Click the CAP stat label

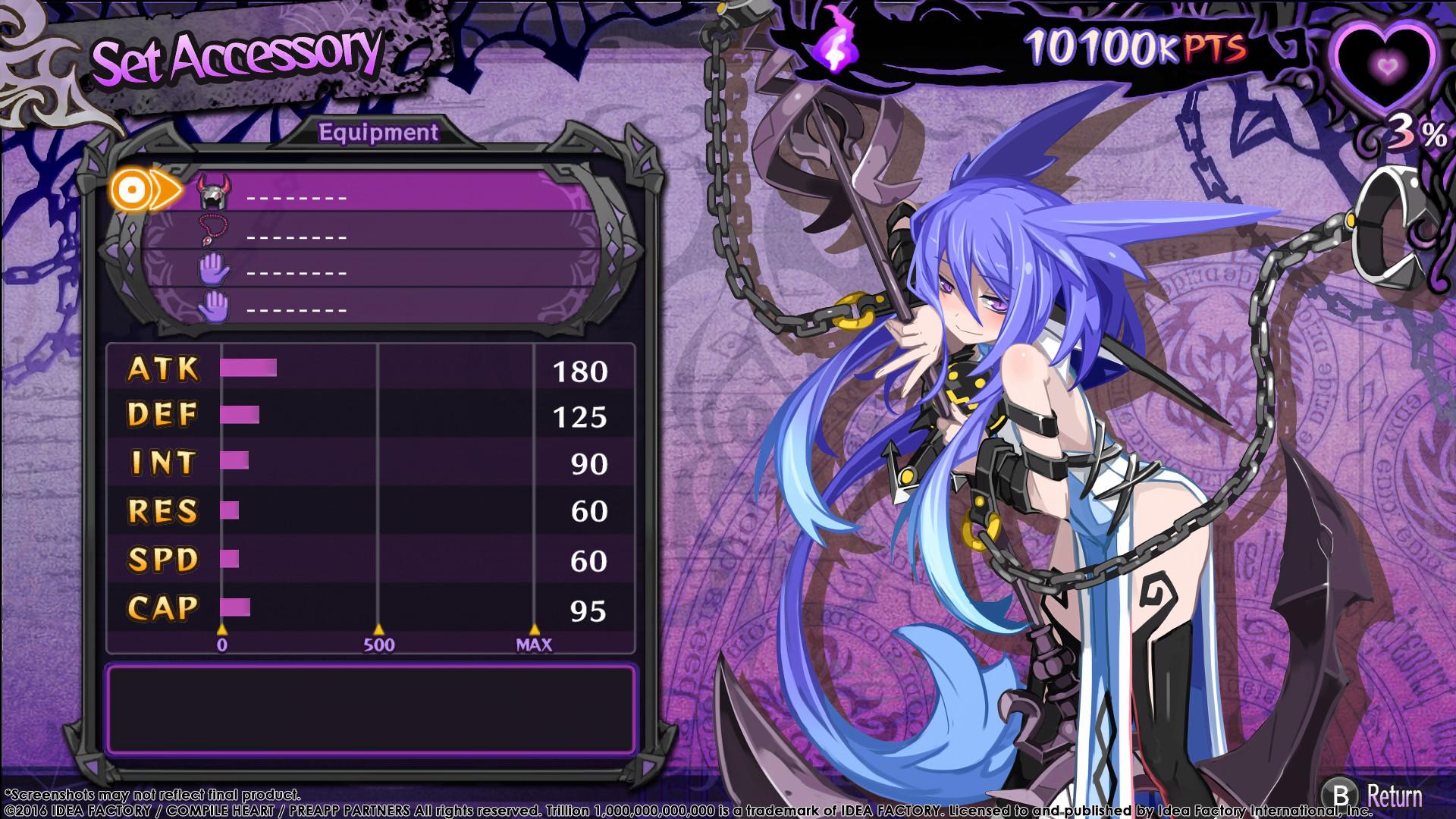coord(163,607)
